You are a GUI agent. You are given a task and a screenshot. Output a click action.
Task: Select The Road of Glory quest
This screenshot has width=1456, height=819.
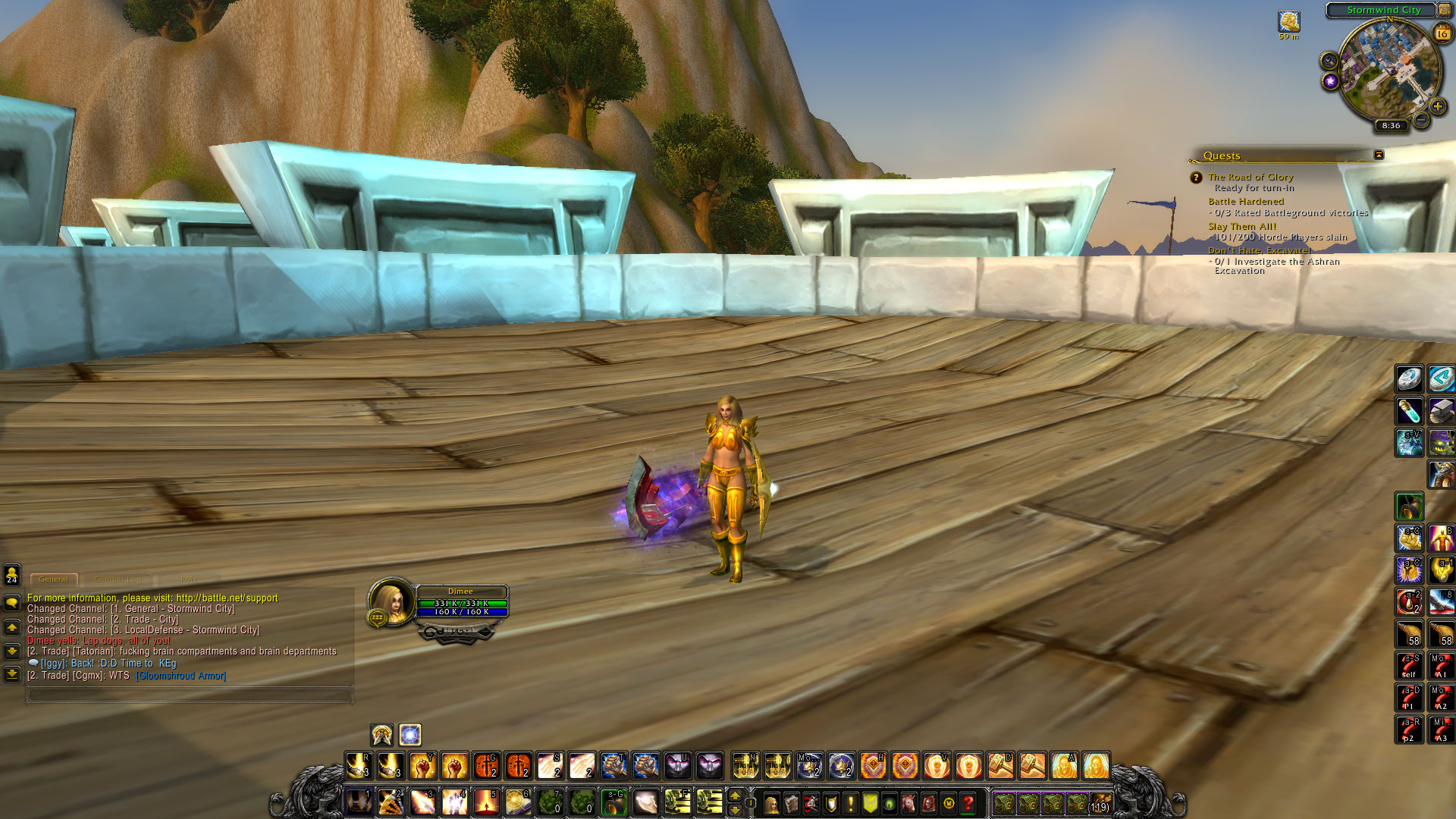point(1250,177)
